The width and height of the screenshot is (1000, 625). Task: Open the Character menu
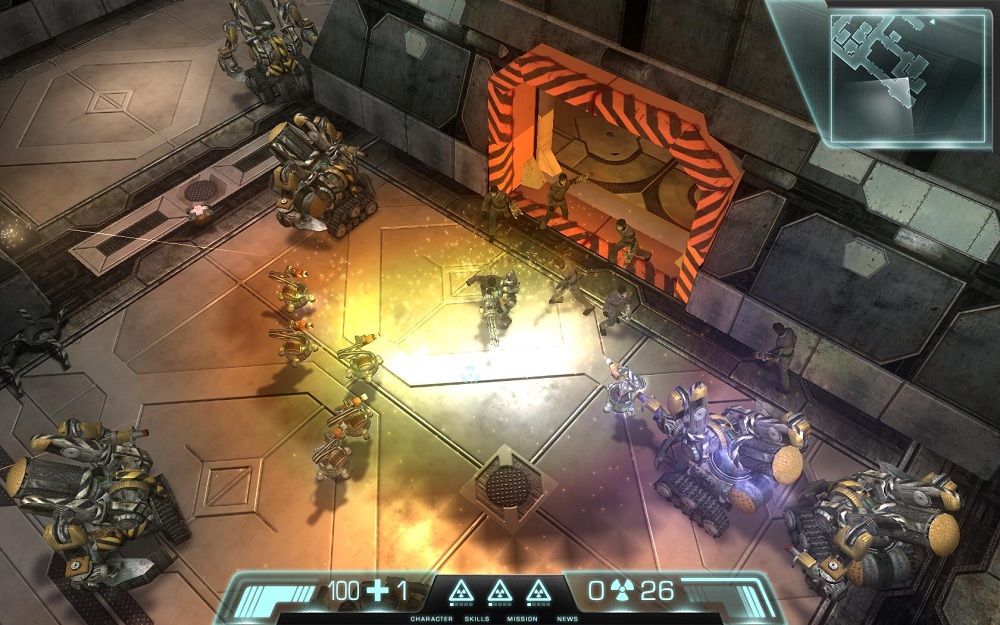click(431, 619)
